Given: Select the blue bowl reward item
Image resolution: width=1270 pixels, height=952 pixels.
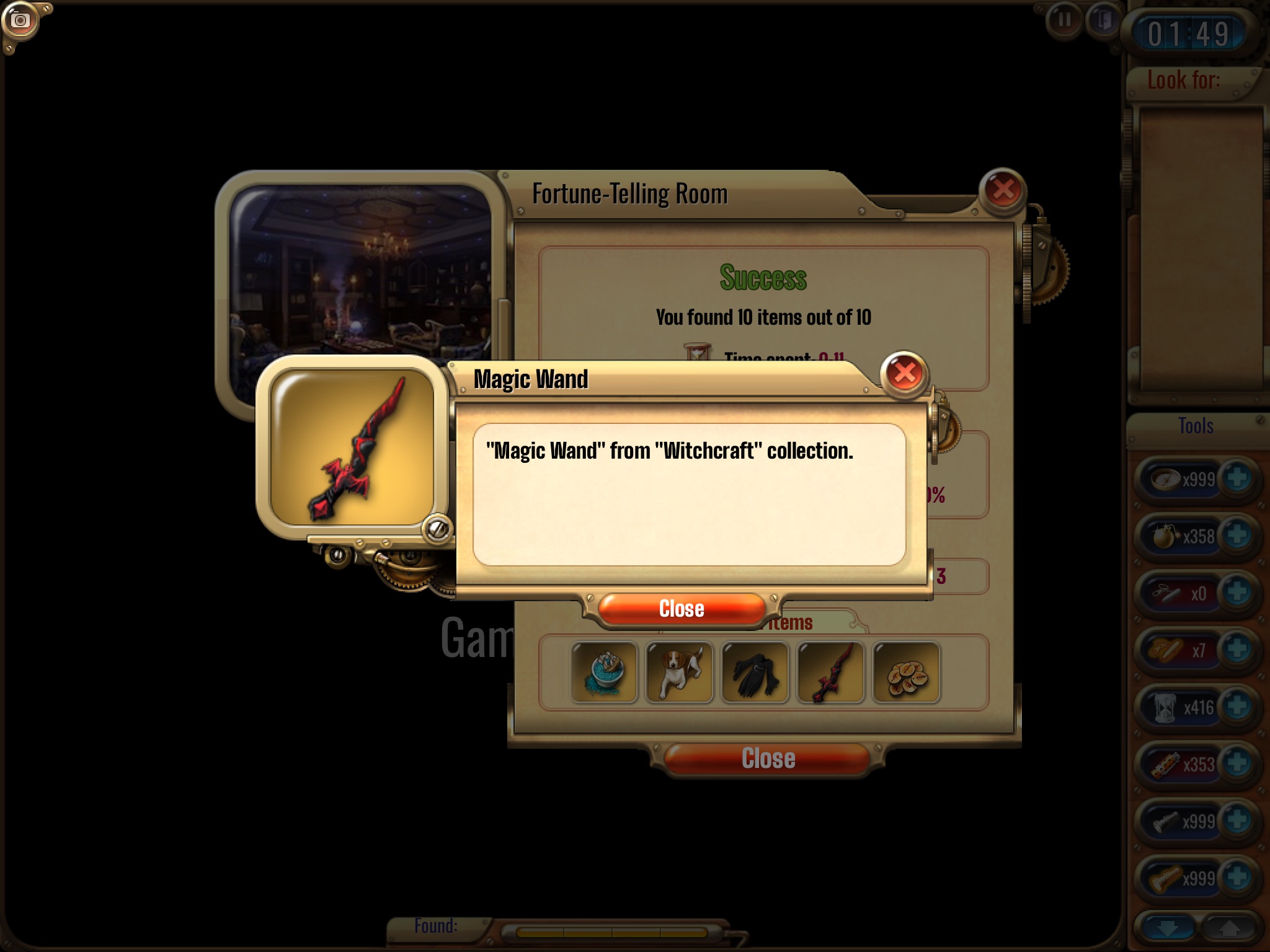Looking at the screenshot, I should pyautogui.click(x=604, y=672).
